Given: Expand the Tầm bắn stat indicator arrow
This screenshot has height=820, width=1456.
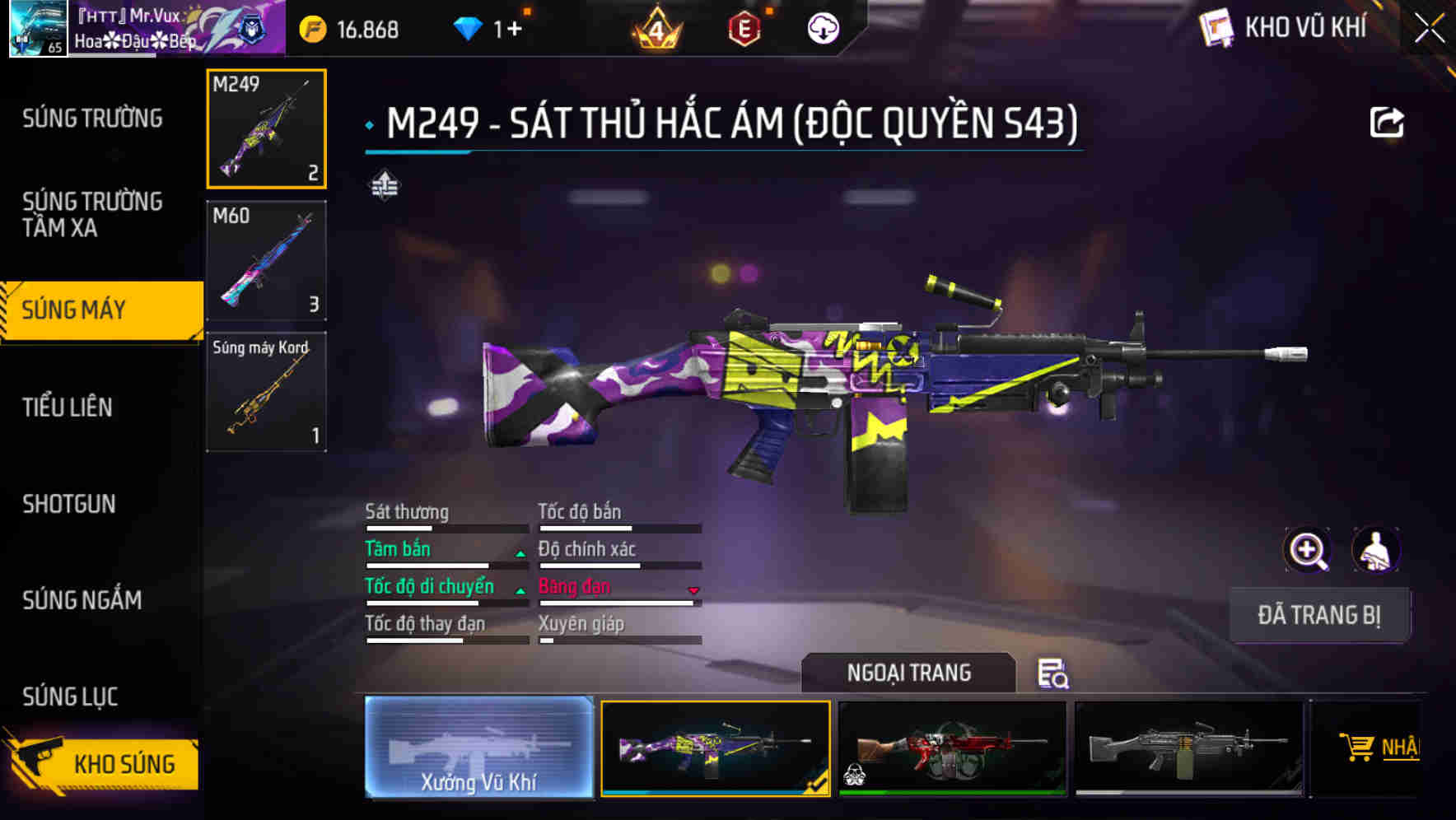Looking at the screenshot, I should tap(520, 552).
